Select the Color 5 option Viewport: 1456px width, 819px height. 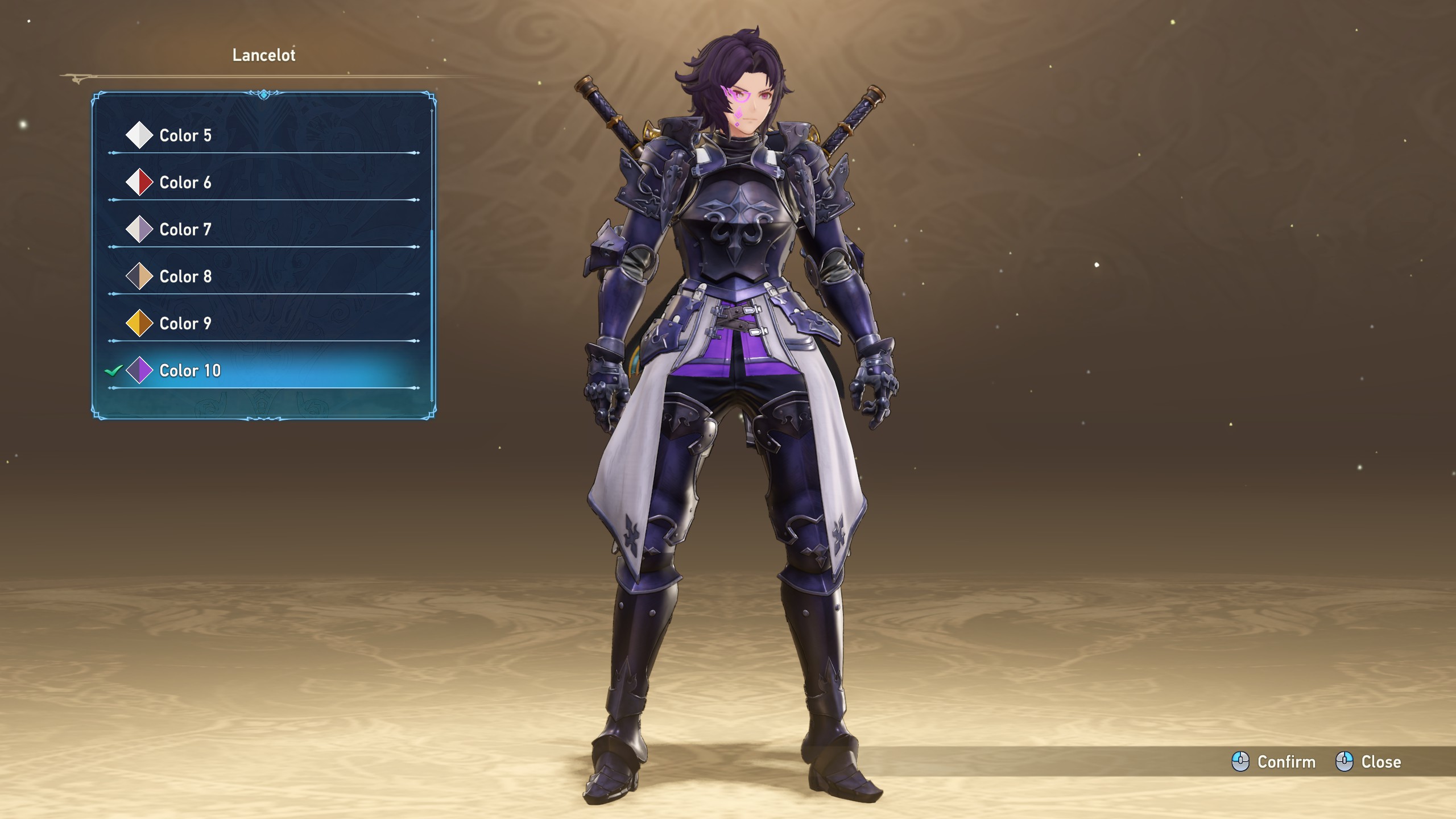pos(185,135)
